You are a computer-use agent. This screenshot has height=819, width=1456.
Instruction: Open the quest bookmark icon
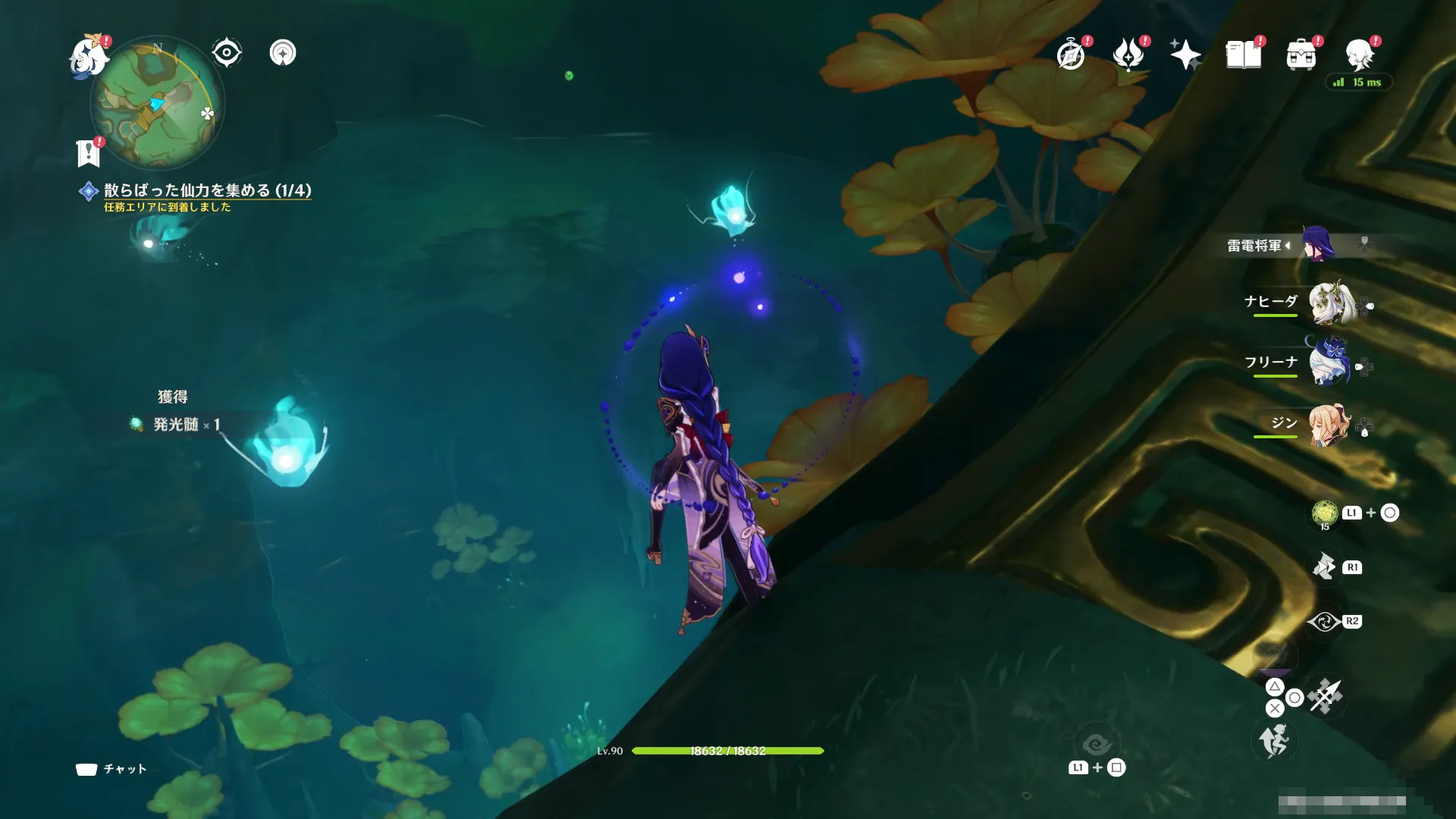pyautogui.click(x=89, y=153)
